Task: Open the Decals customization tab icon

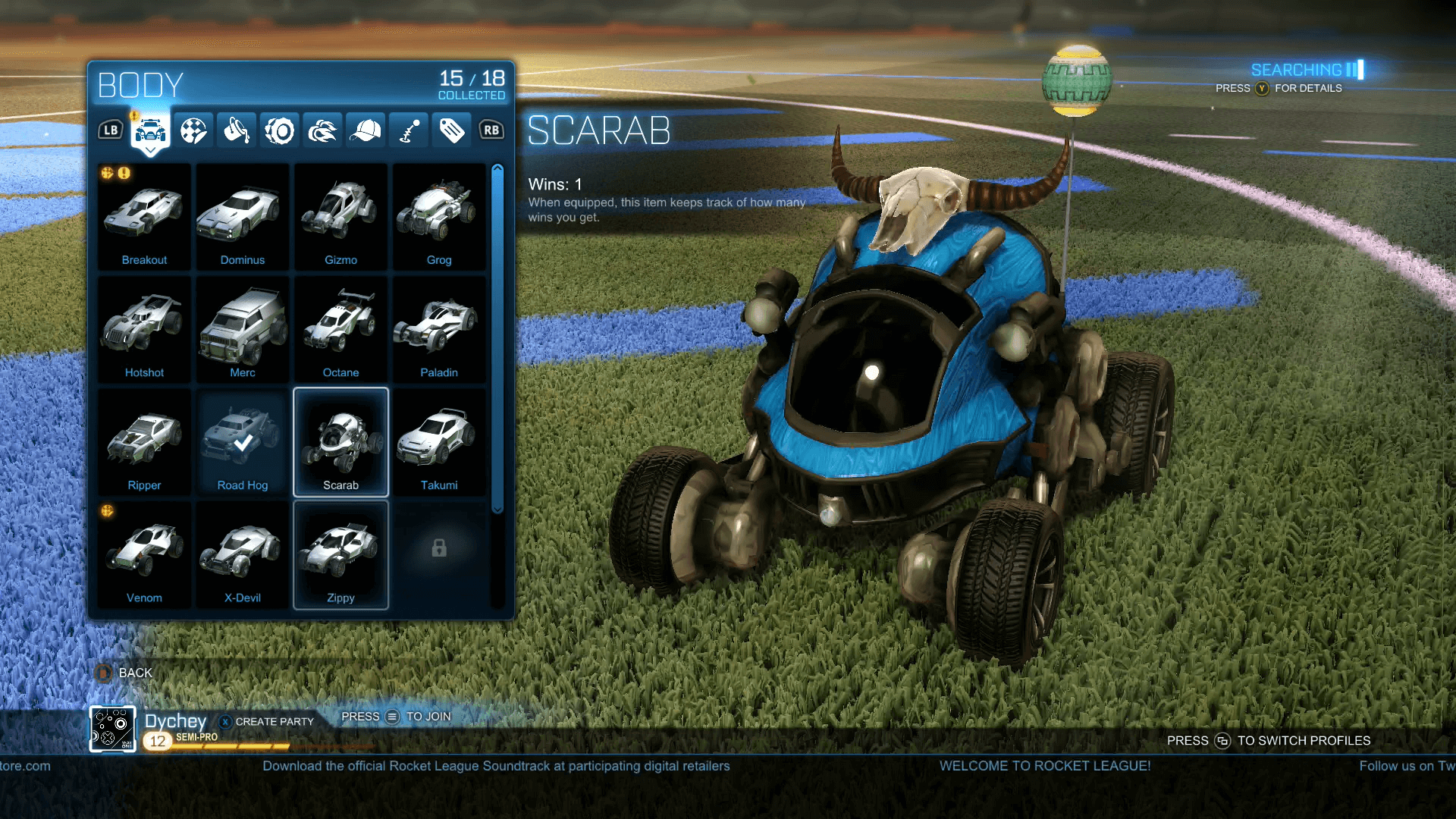Action: click(x=194, y=130)
